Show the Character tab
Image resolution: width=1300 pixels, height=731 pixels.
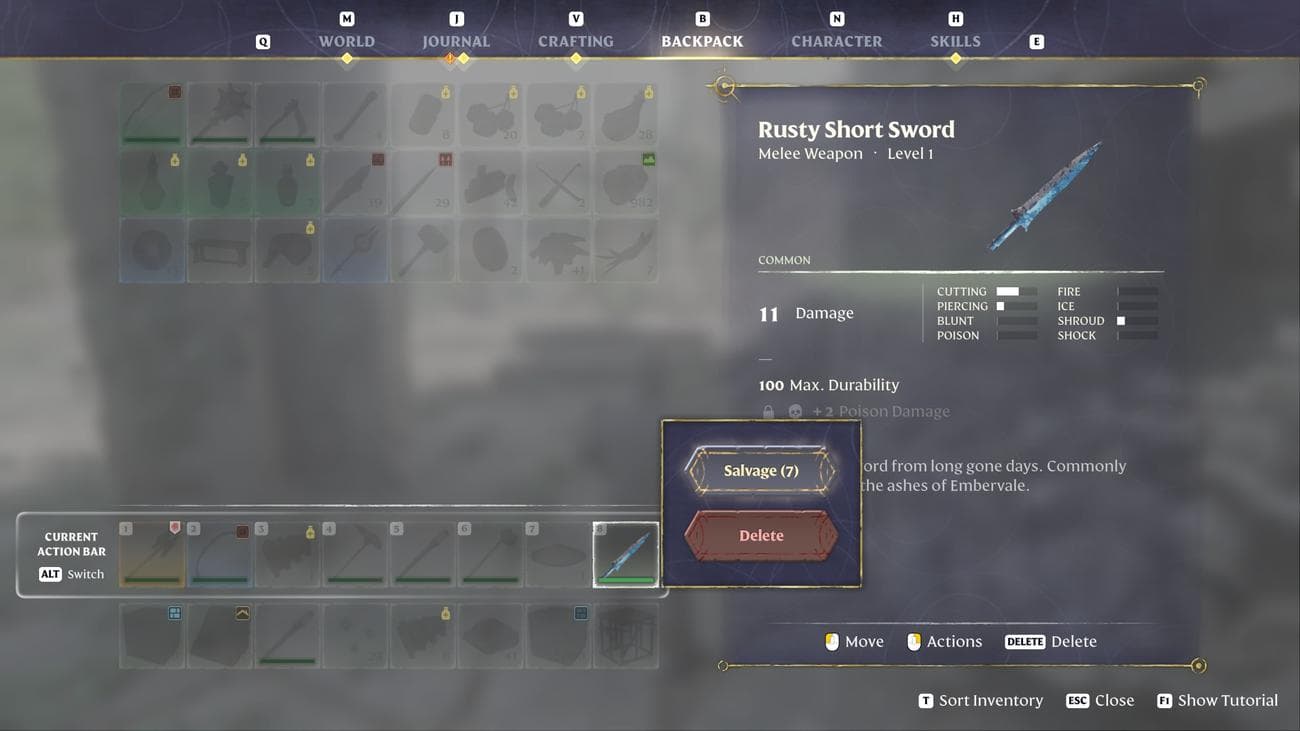click(836, 41)
